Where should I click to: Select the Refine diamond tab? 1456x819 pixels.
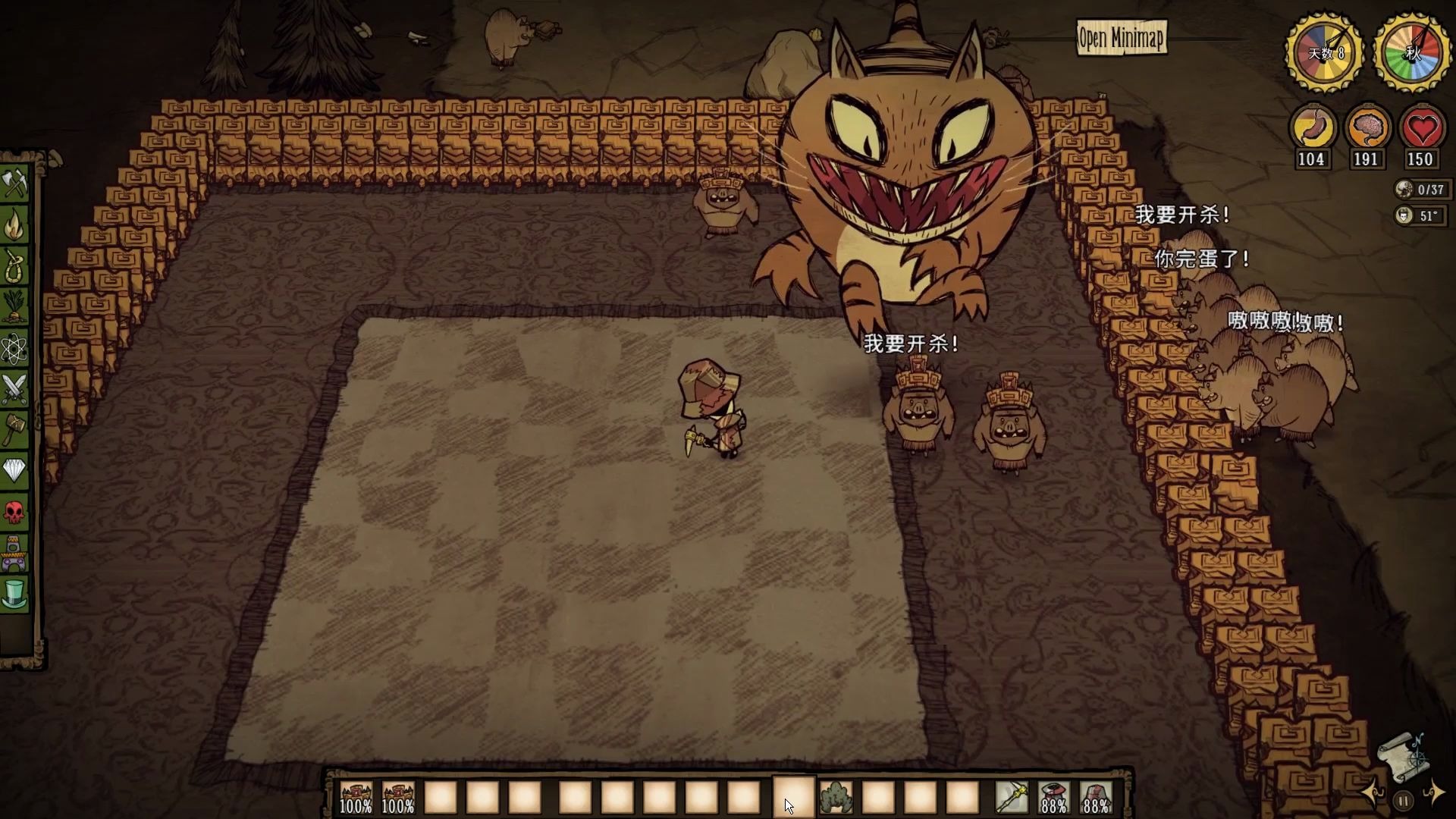(x=14, y=471)
